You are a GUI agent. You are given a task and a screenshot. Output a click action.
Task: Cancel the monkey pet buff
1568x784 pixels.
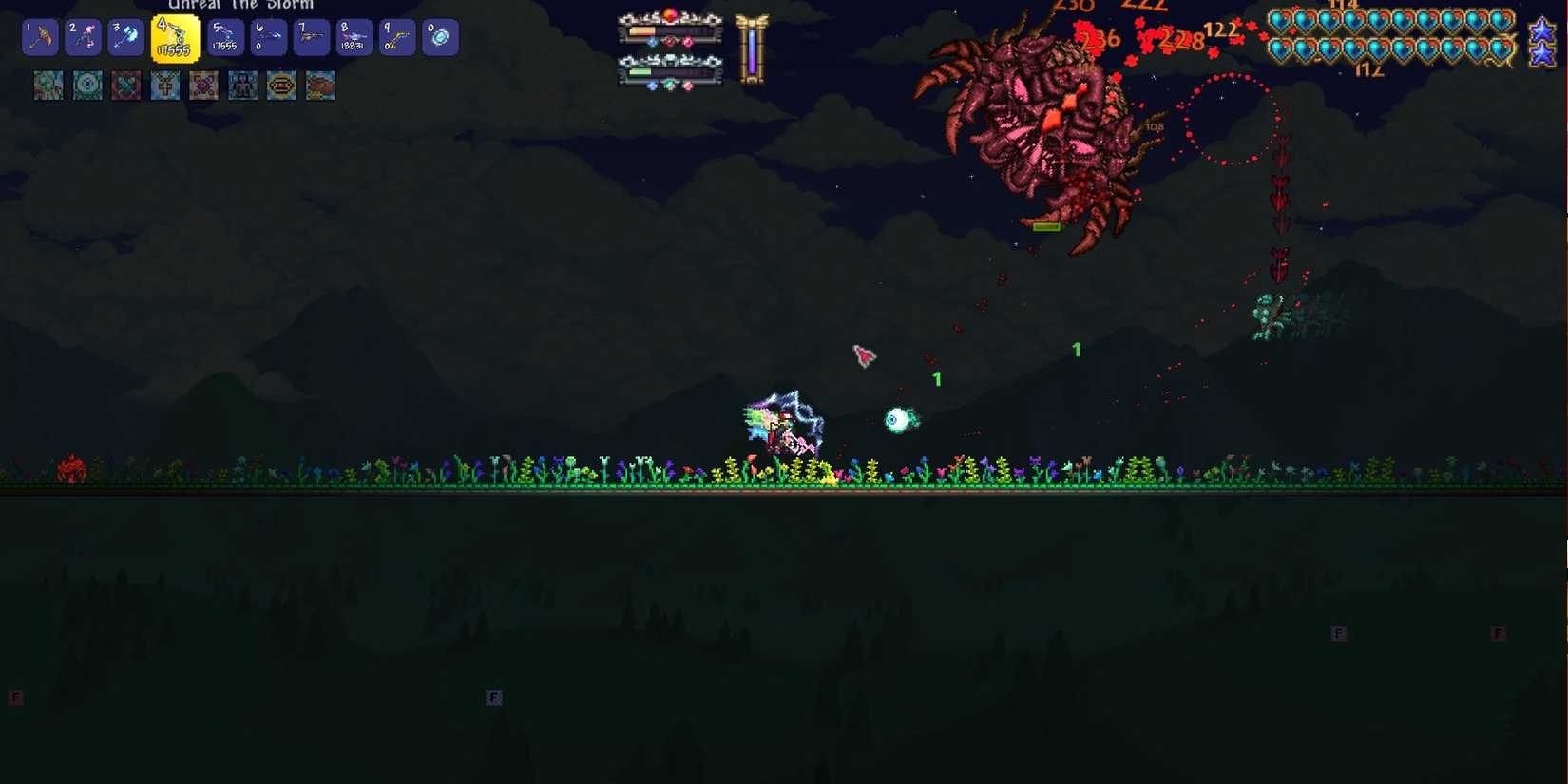280,86
